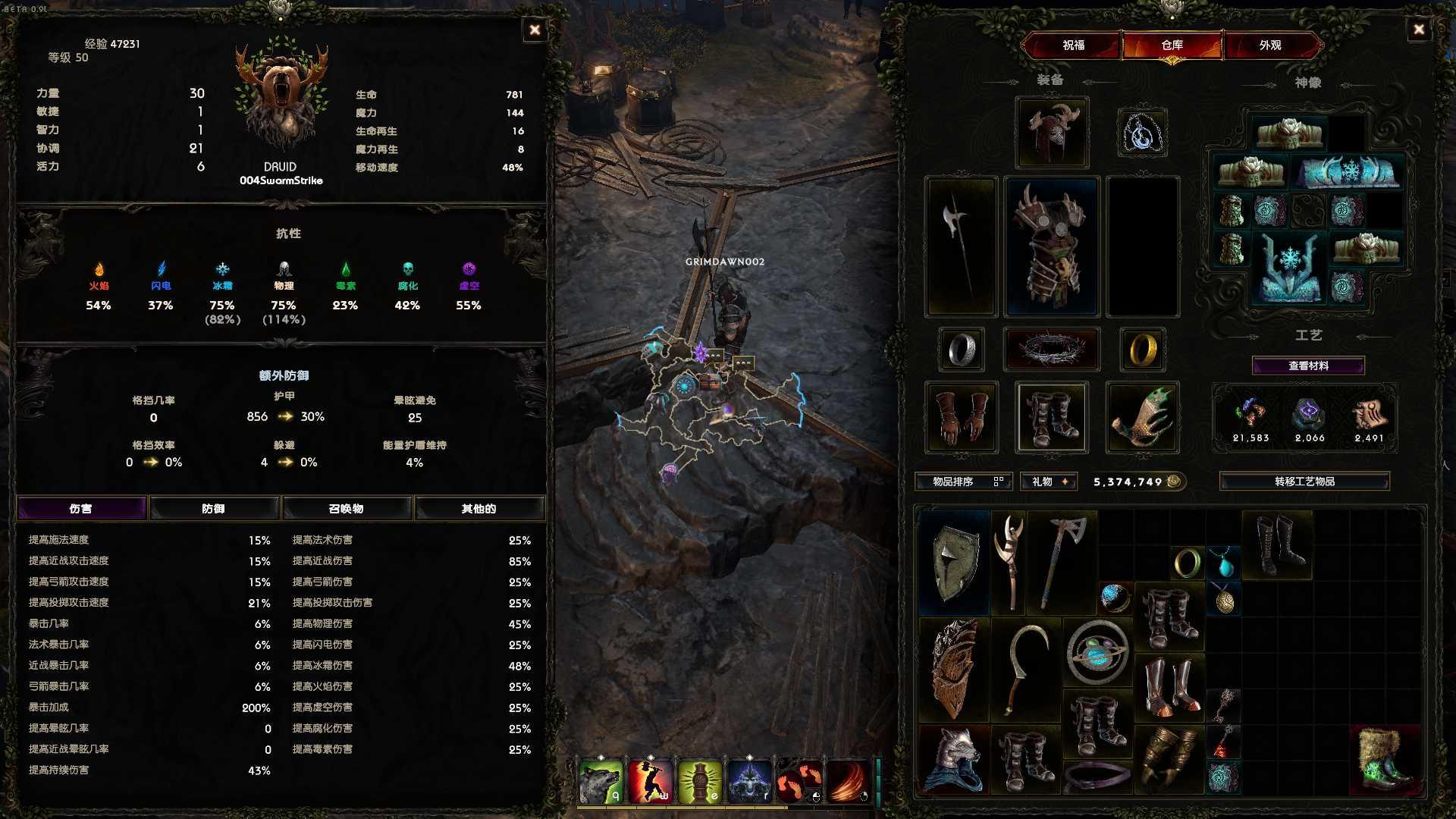Image resolution: width=1456 pixels, height=819 pixels.
Task: Close the inventory panel
Action: click(1418, 30)
